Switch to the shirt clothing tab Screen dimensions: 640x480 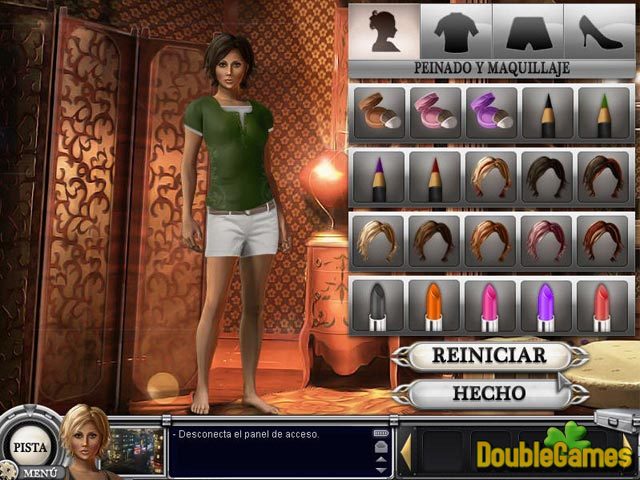[455, 31]
